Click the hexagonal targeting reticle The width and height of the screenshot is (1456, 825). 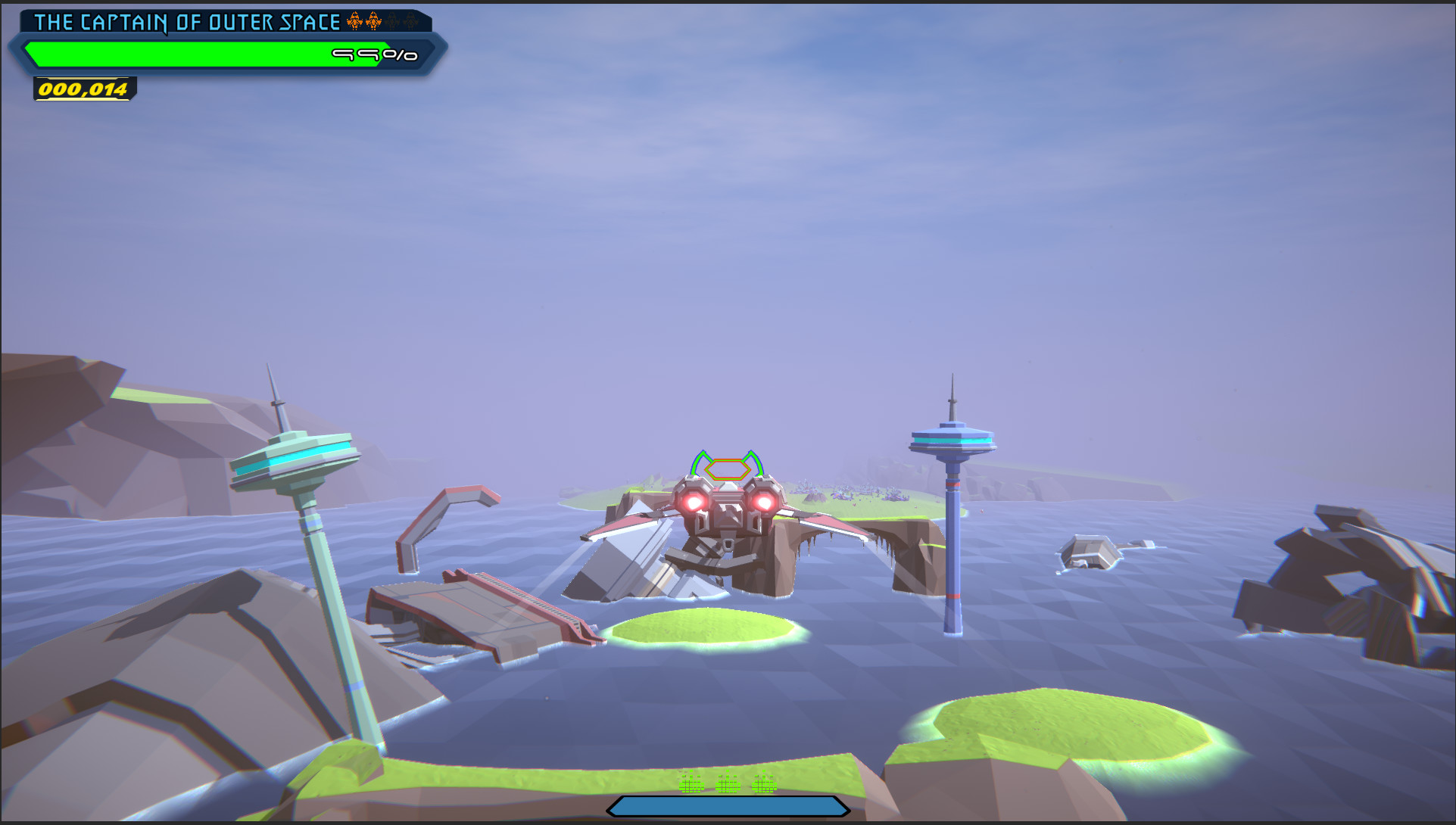point(725,468)
